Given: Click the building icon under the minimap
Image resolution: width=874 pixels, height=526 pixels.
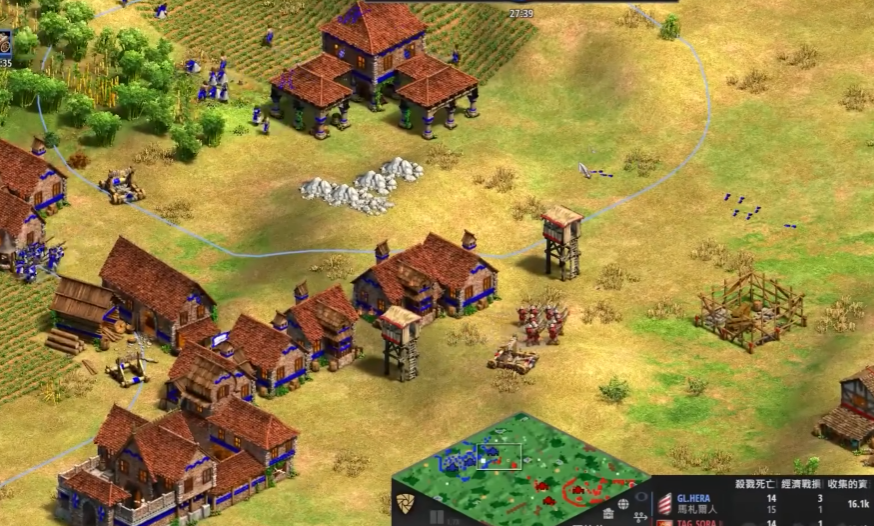Looking at the screenshot, I should click(608, 514).
